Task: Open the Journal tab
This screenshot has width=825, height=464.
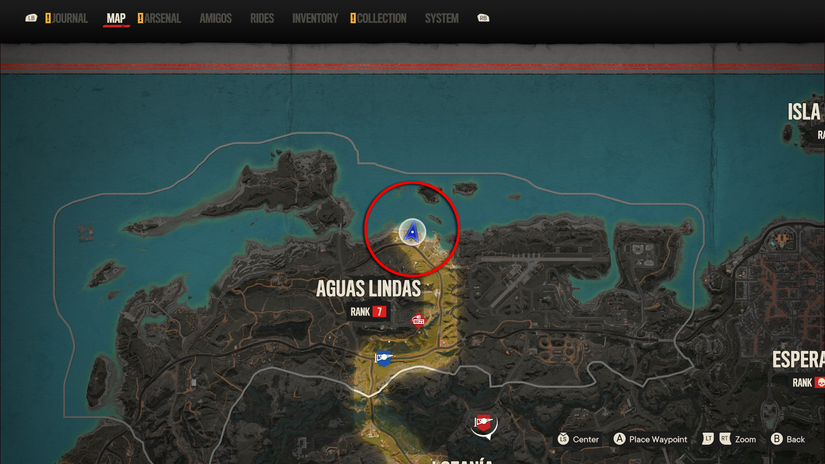Action: (x=69, y=18)
